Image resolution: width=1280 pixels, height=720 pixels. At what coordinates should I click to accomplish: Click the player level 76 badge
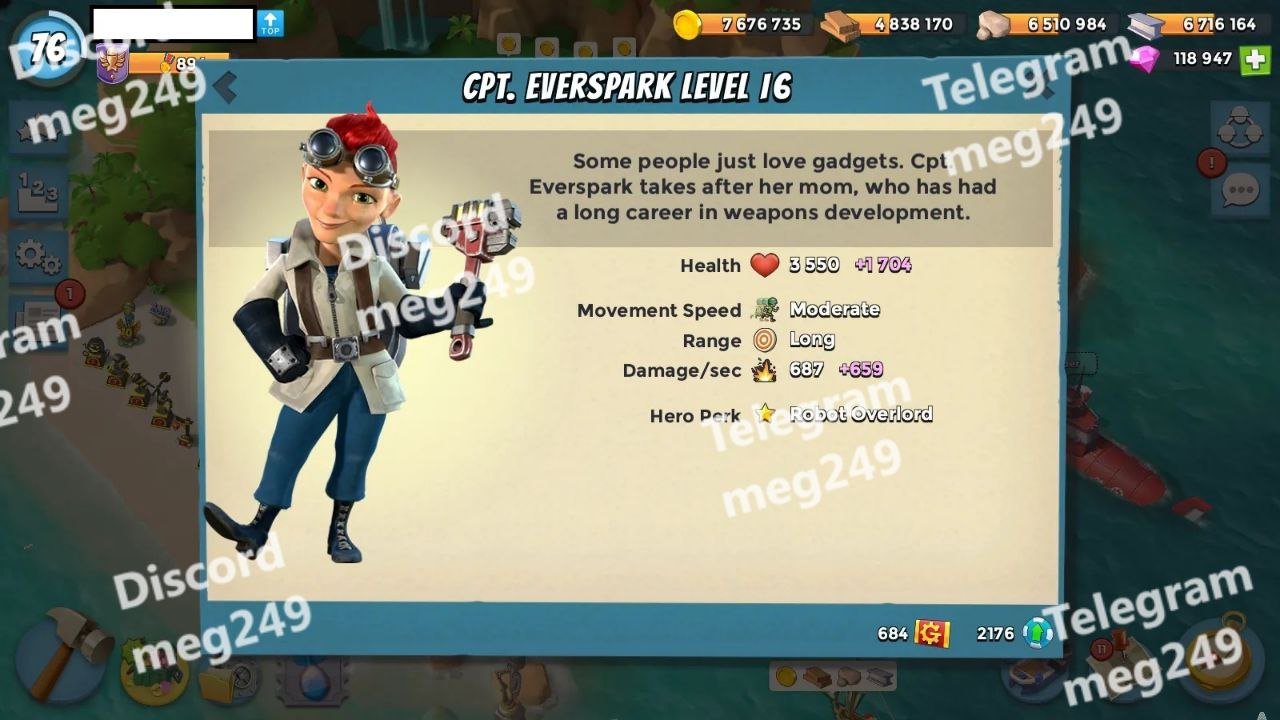click(47, 48)
